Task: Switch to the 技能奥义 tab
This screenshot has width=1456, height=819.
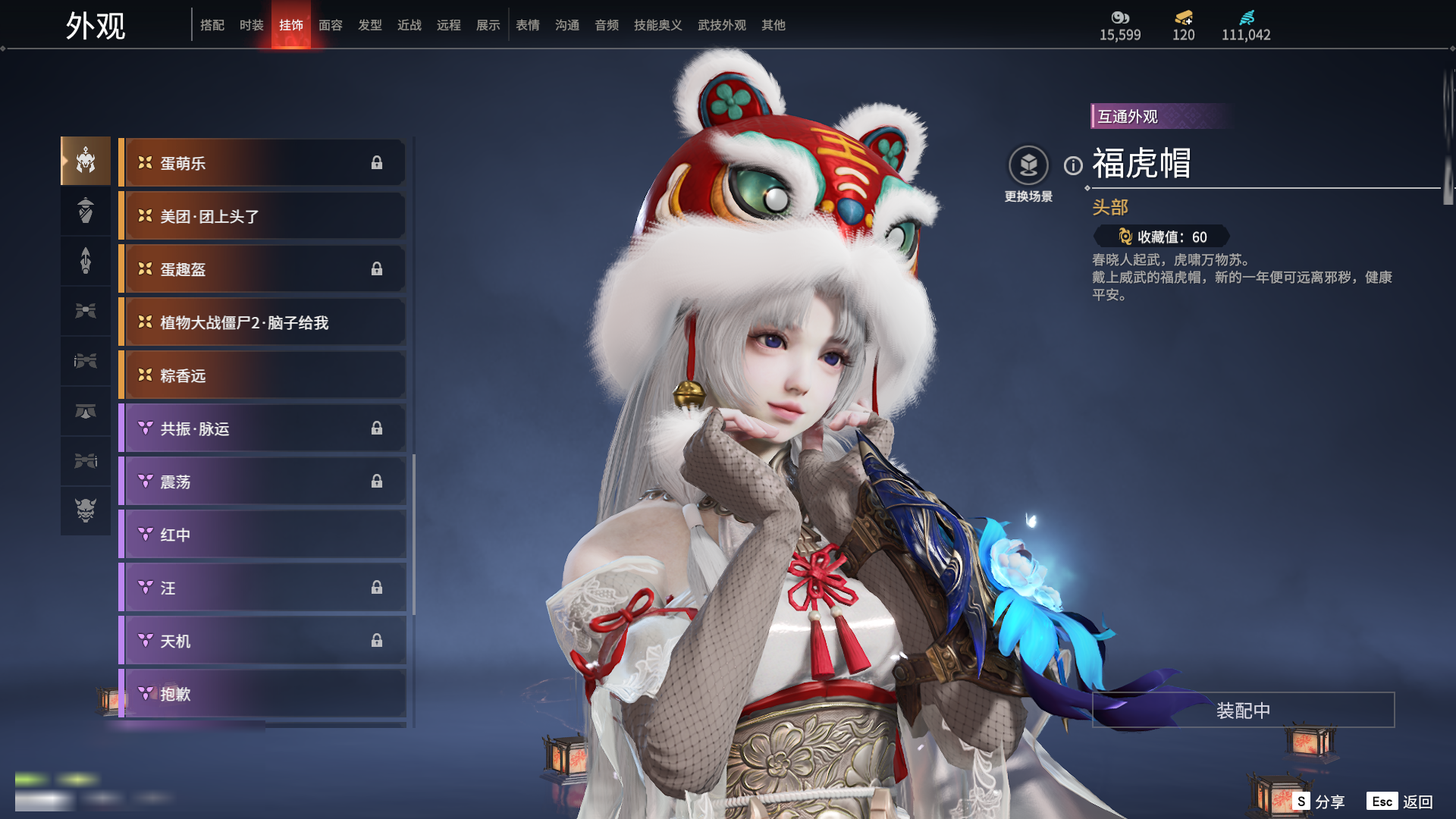Action: [x=657, y=25]
